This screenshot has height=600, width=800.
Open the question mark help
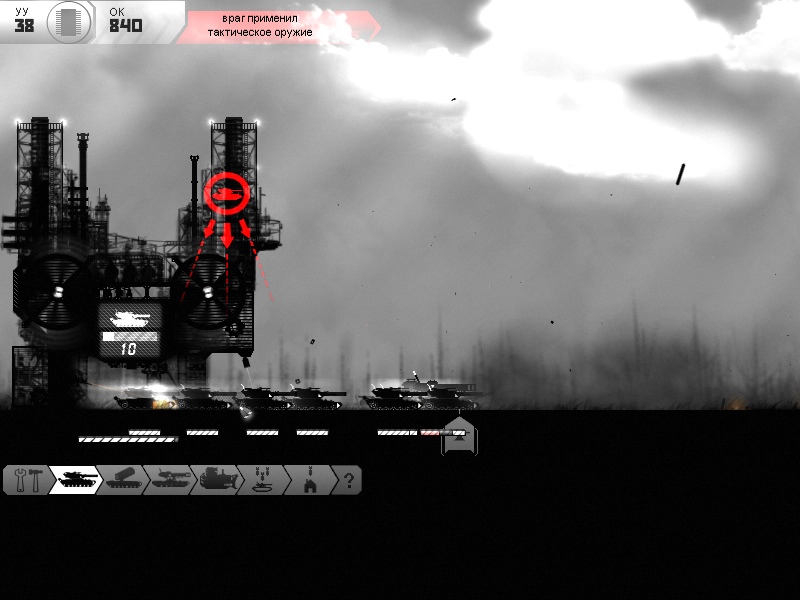(347, 481)
